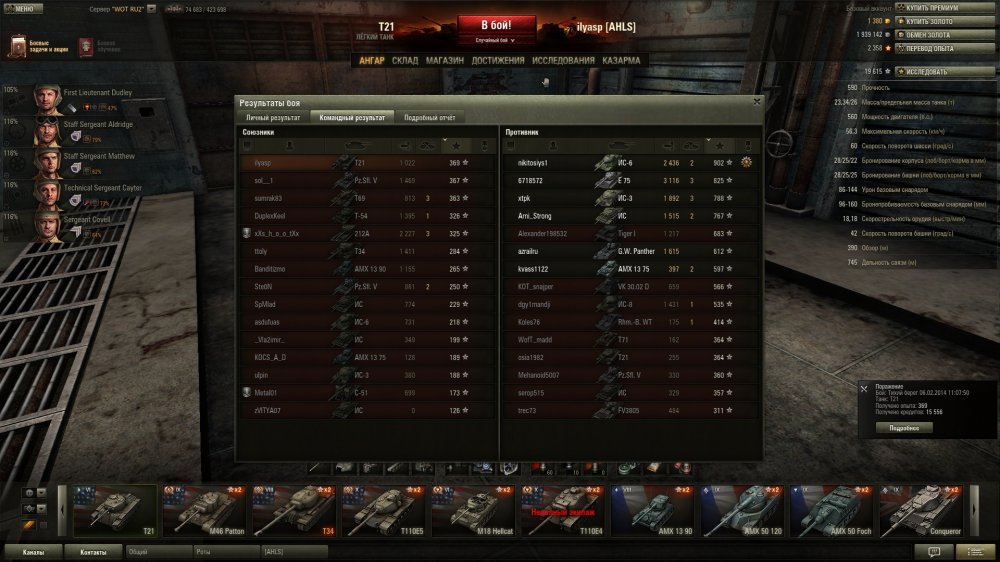
Task: Select the M46 Patton tank in carousel
Action: [x=204, y=511]
